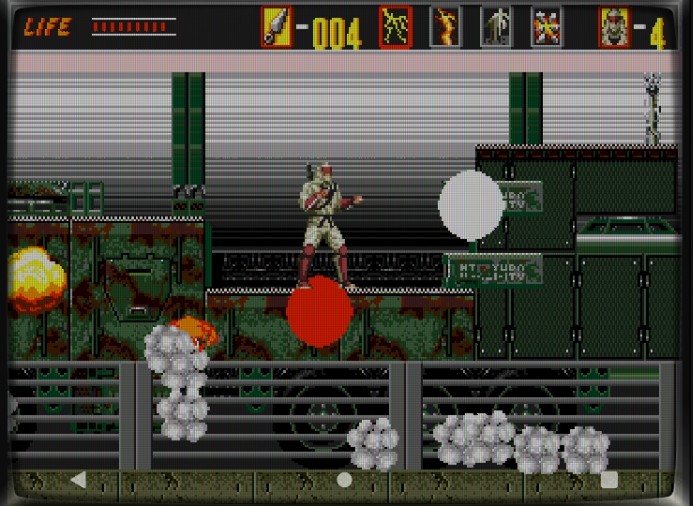
Task: Select the kunai throwing knife icon
Action: point(277,27)
